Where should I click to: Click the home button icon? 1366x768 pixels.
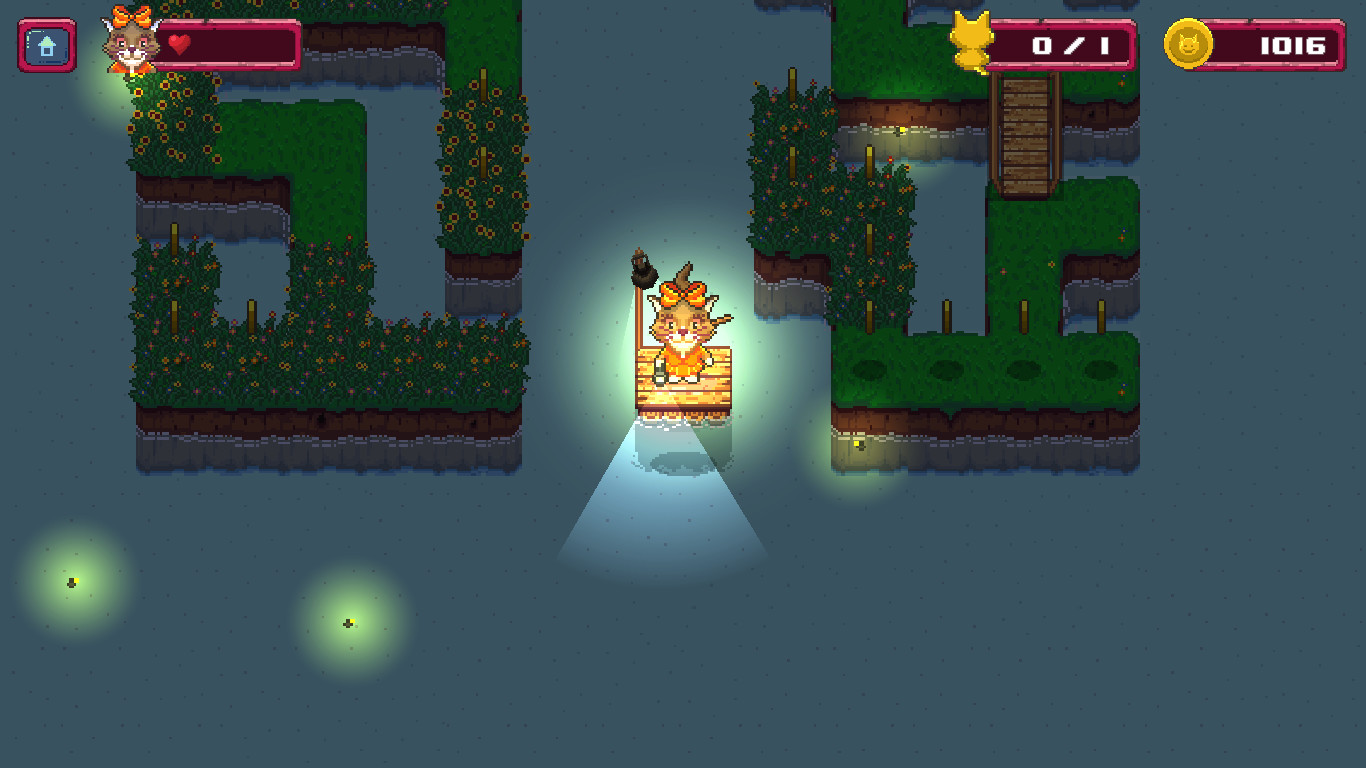pos(44,44)
